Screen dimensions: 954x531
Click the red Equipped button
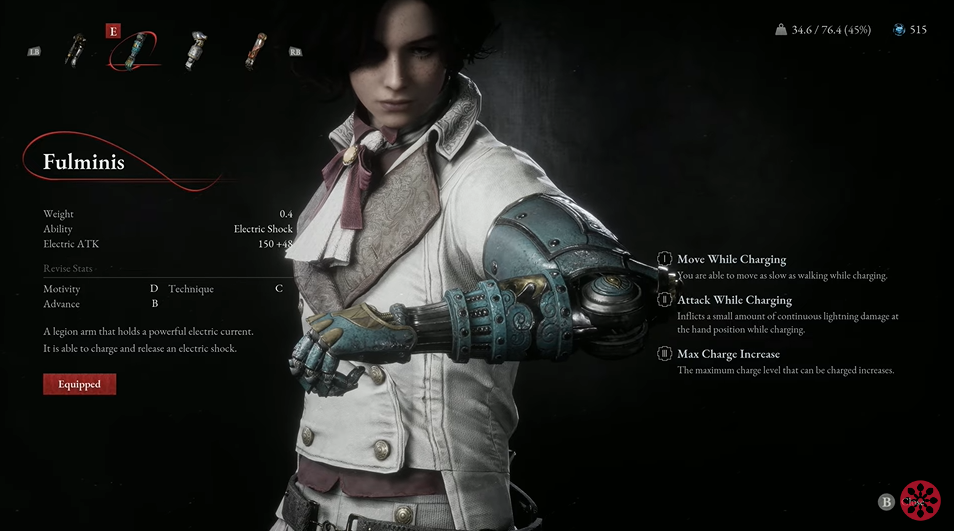pos(80,384)
